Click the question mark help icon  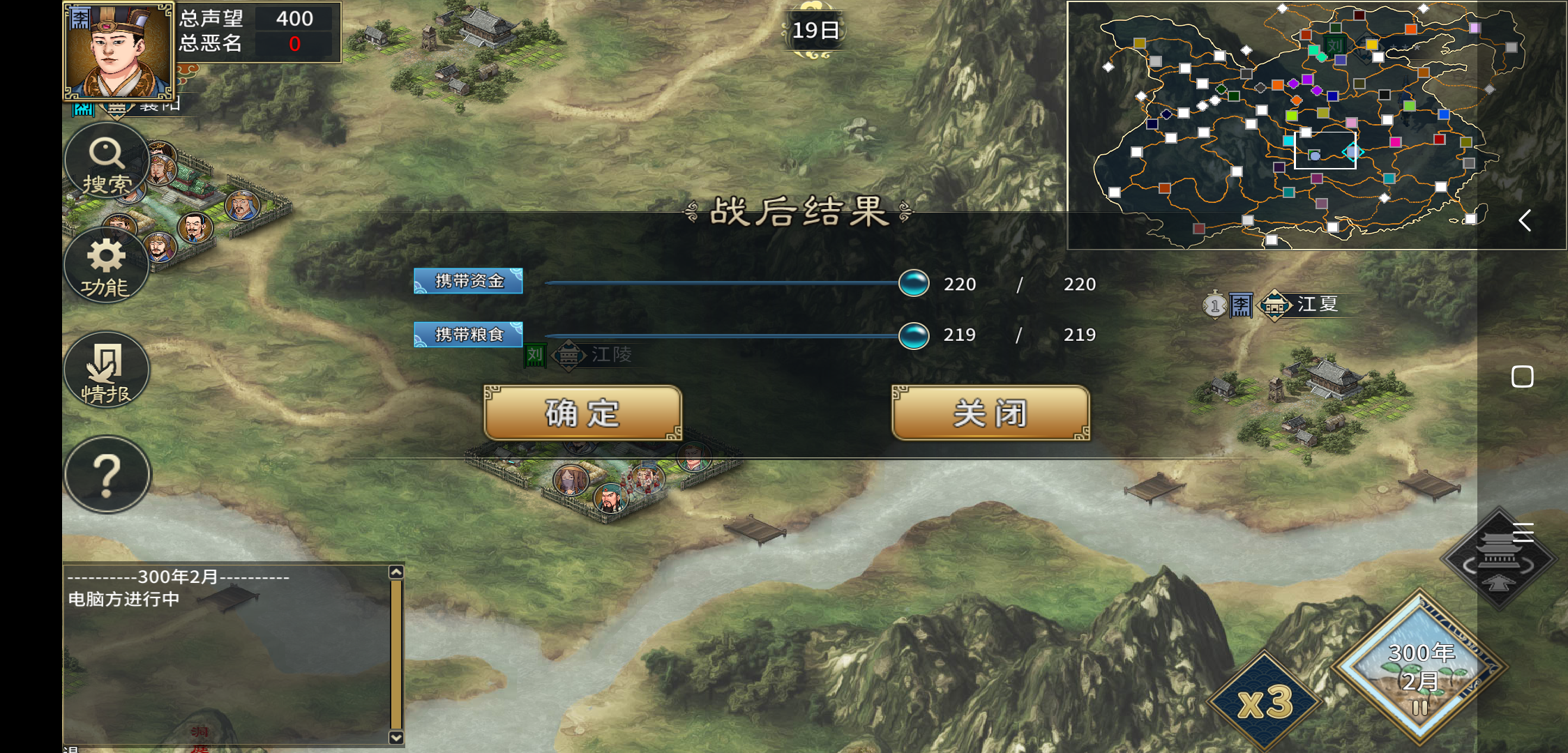coord(106,475)
